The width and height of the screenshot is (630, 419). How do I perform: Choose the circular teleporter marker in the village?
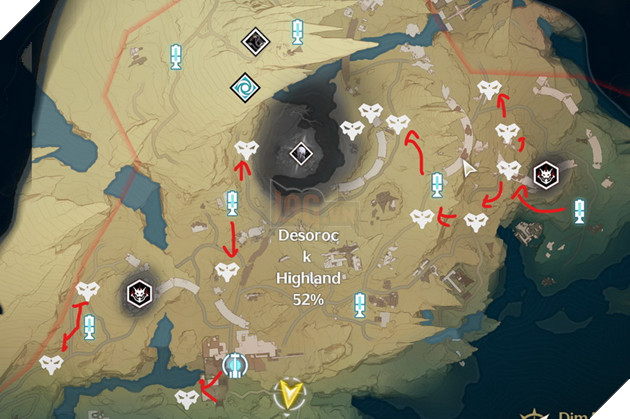[x=236, y=364]
